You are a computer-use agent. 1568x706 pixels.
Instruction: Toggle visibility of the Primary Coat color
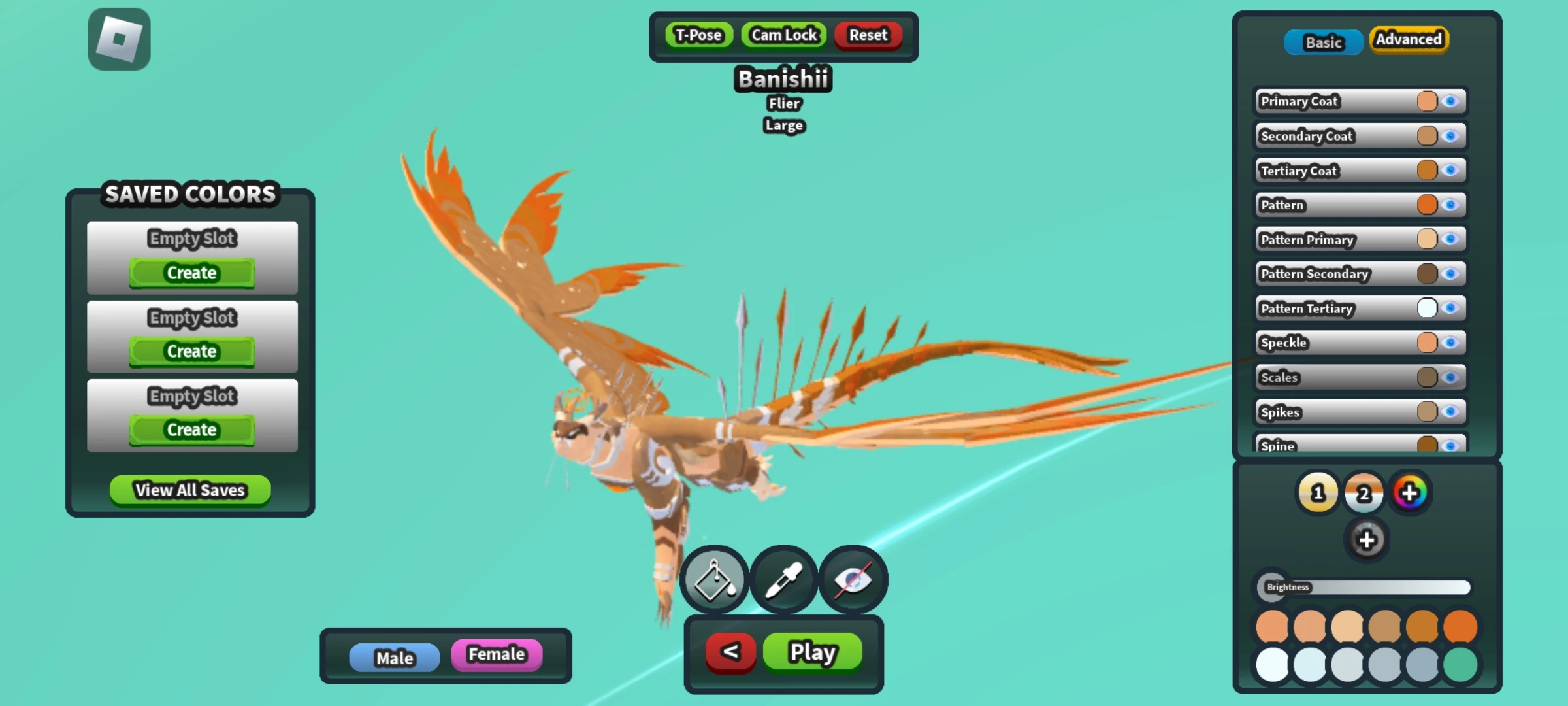point(1452,101)
